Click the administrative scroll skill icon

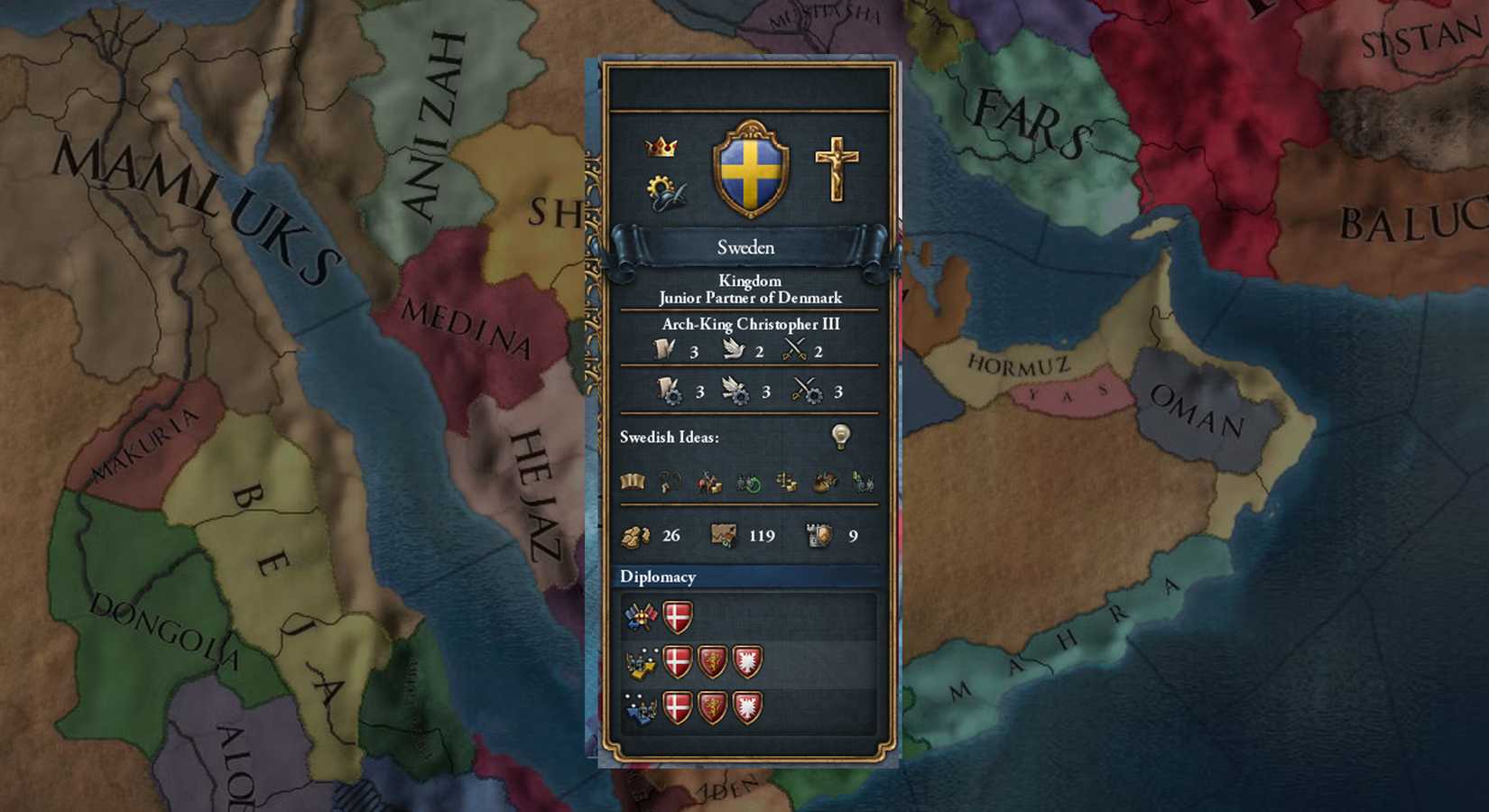click(x=665, y=350)
